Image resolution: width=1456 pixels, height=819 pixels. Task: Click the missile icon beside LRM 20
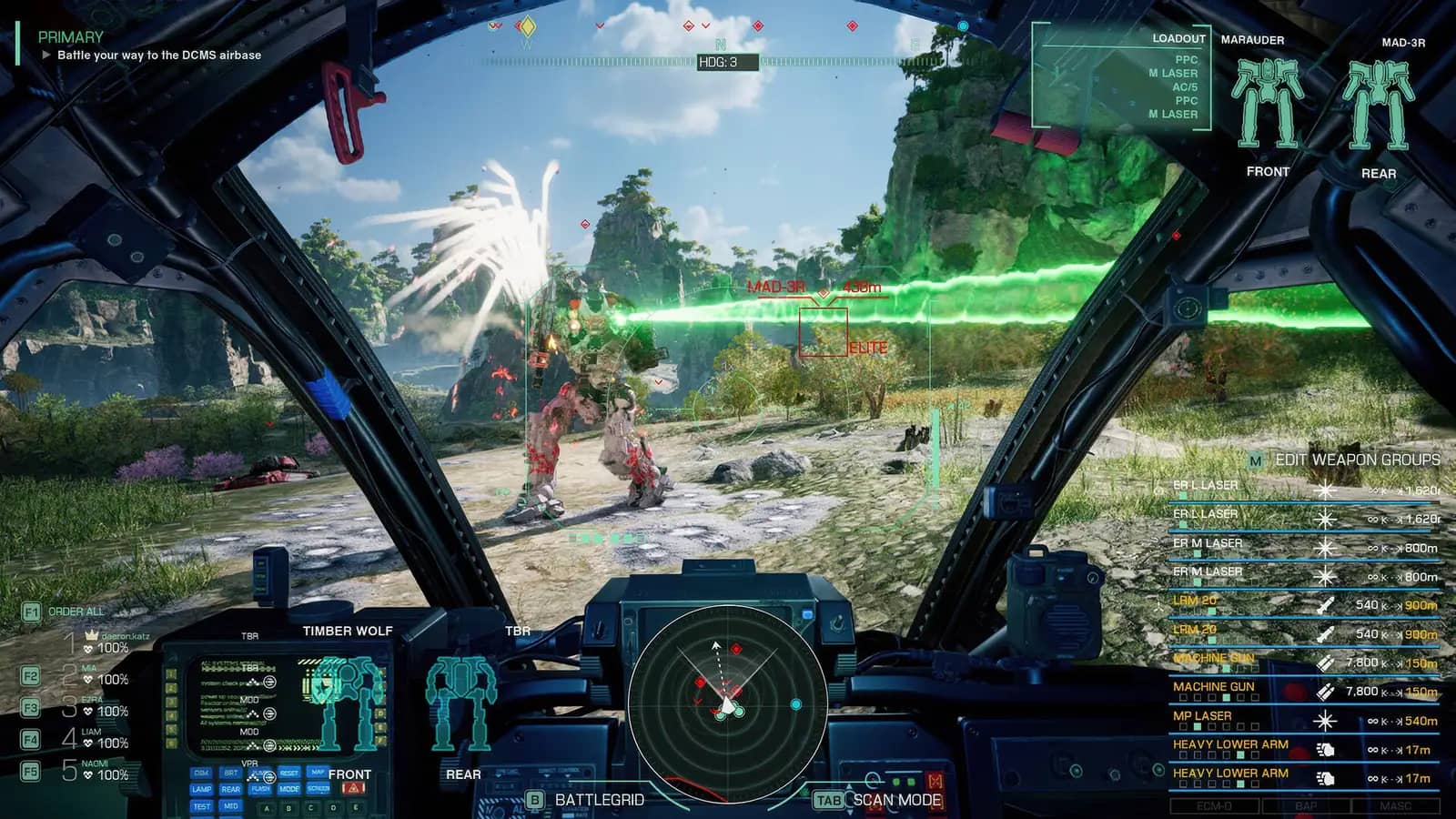[1325, 603]
